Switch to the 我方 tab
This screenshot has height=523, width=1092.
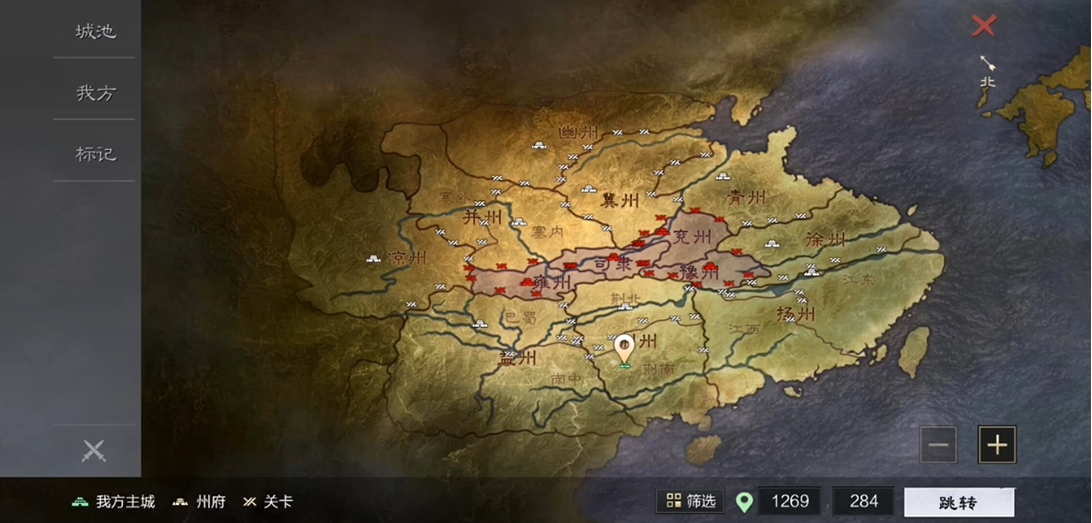pos(95,93)
